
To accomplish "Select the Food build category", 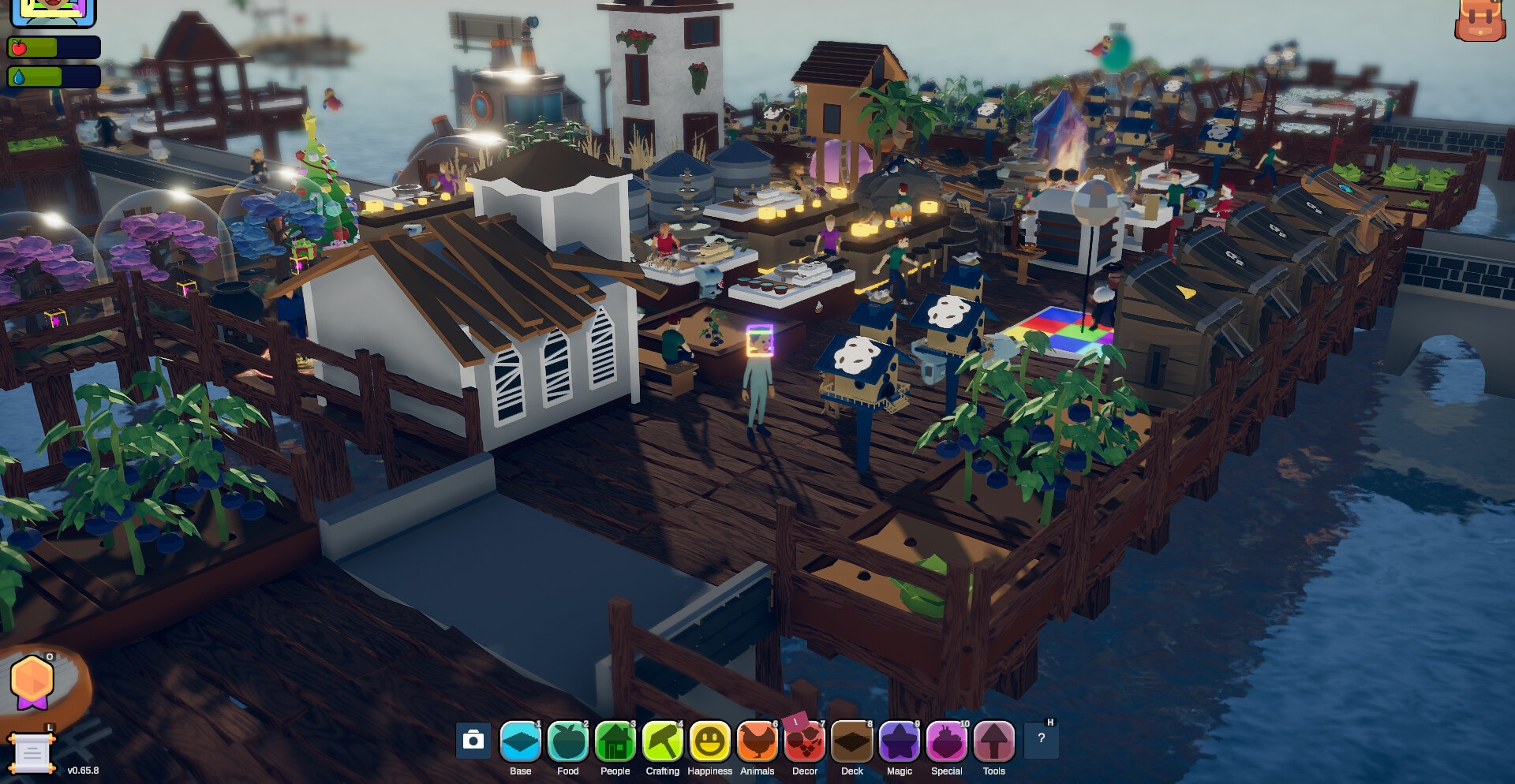I will click(x=568, y=742).
